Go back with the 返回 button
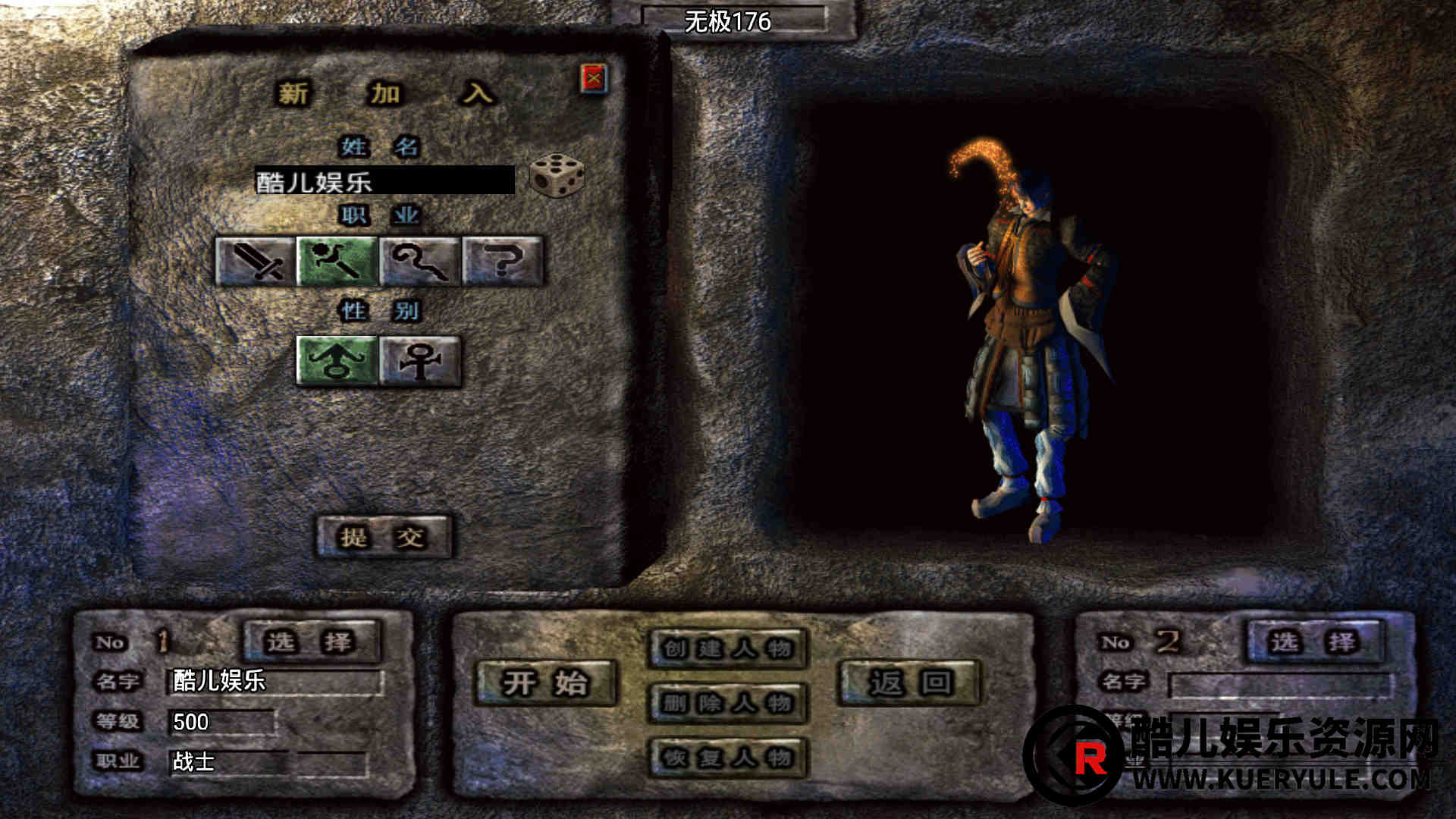The width and height of the screenshot is (1456, 819). coord(909,682)
